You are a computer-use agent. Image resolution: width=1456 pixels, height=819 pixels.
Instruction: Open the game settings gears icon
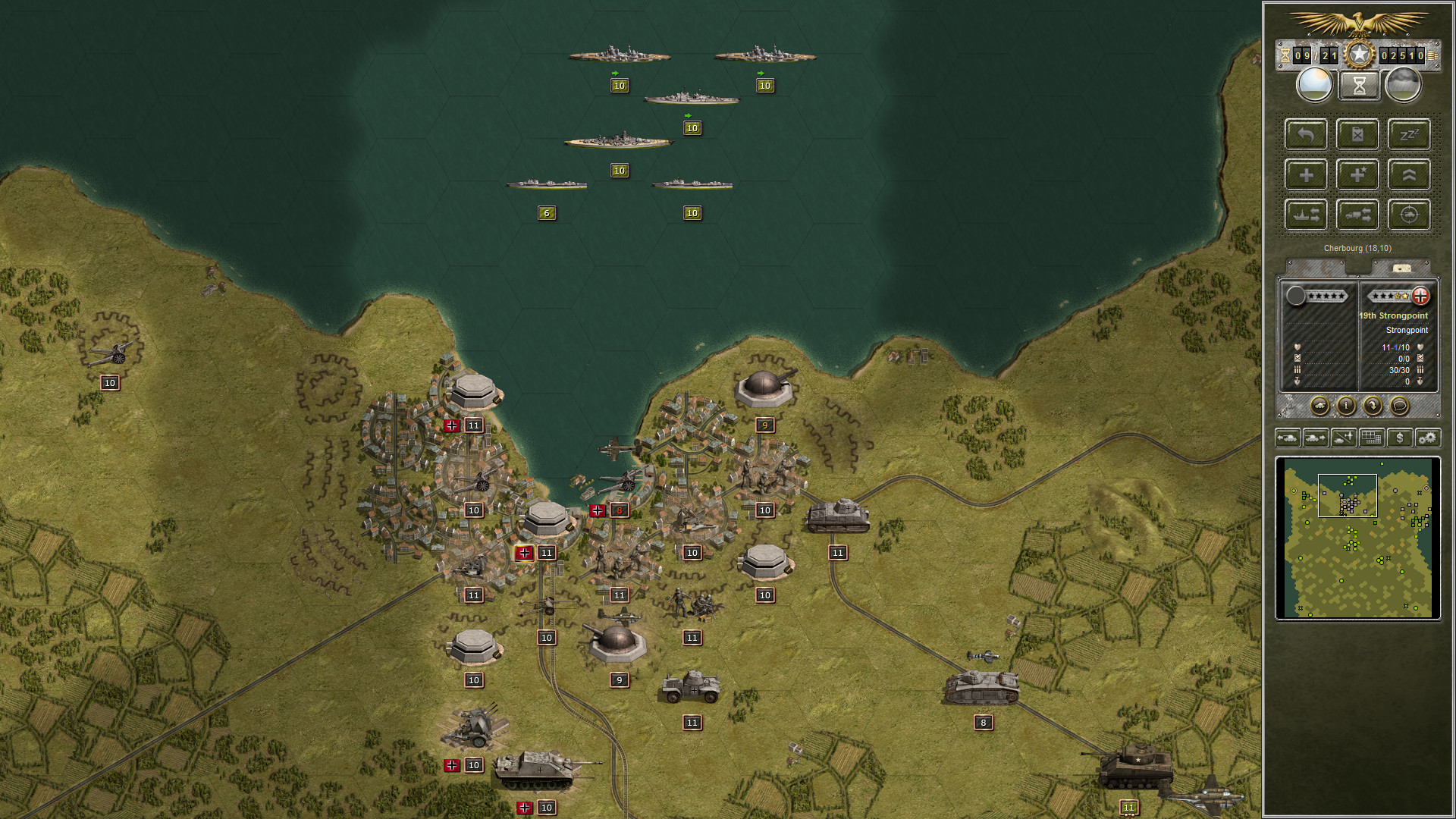click(1427, 438)
